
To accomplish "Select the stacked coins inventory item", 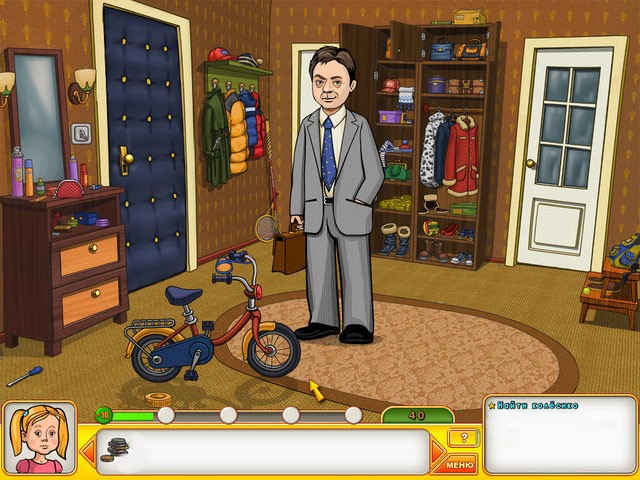I will point(118,450).
